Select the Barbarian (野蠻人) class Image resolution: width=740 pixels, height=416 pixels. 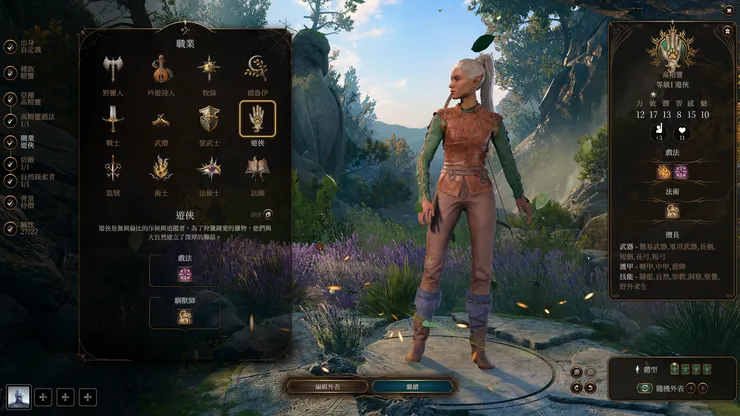point(112,68)
